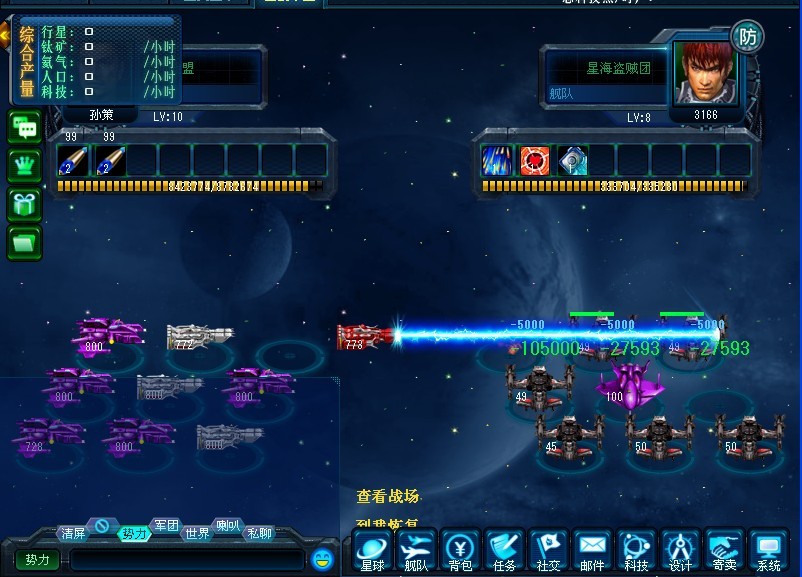Screen dimensions: 802x577
Task: Open the 设计 (Design) menu
Action: pos(680,551)
